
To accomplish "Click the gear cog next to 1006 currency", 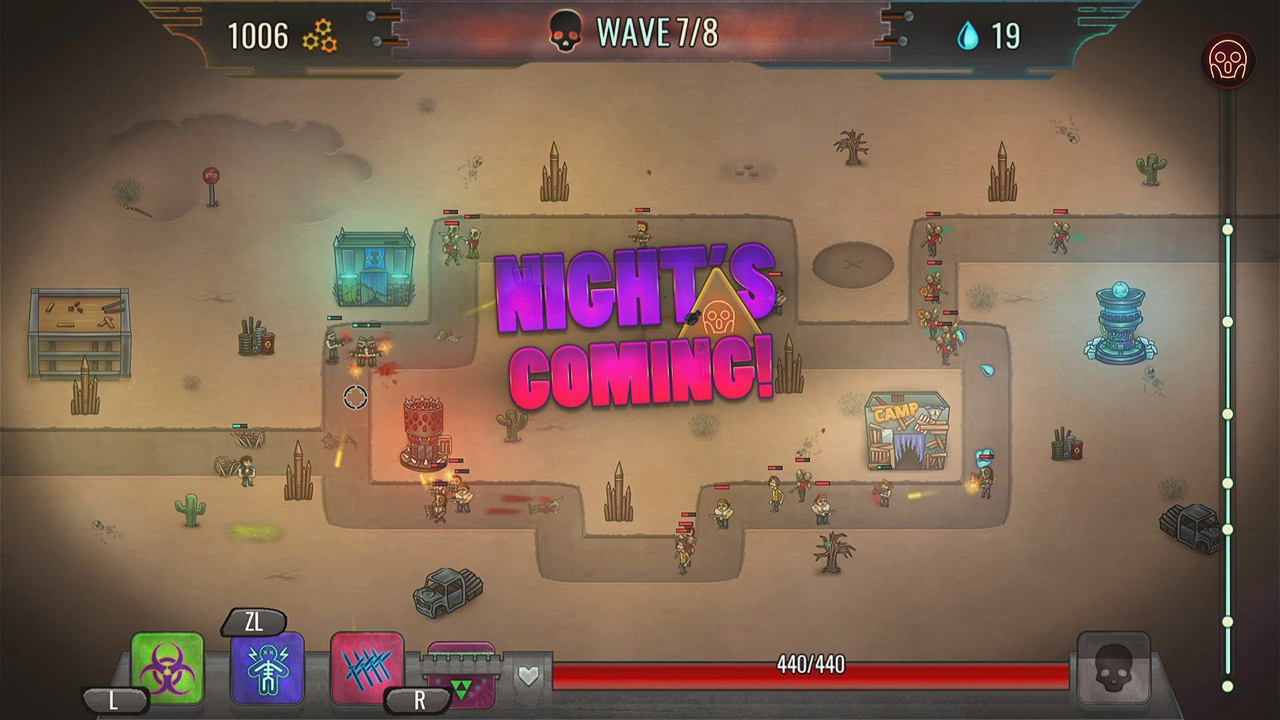I will (322, 35).
